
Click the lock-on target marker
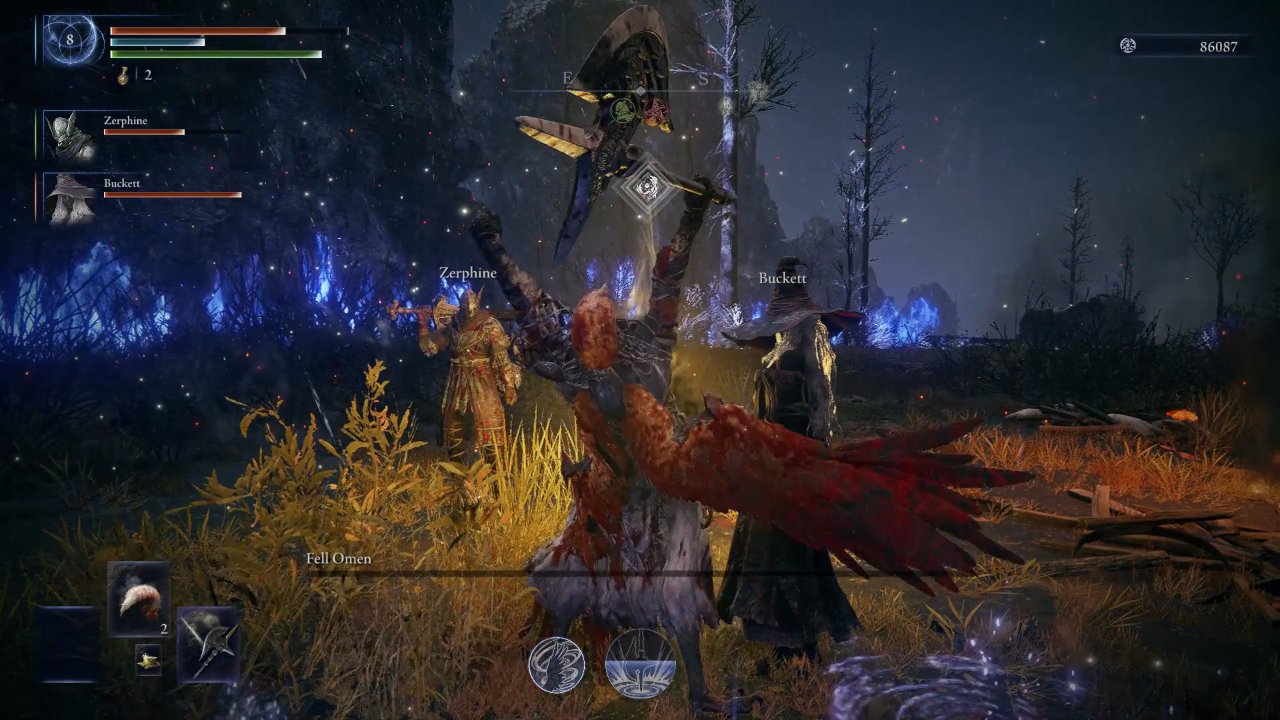[x=647, y=186]
